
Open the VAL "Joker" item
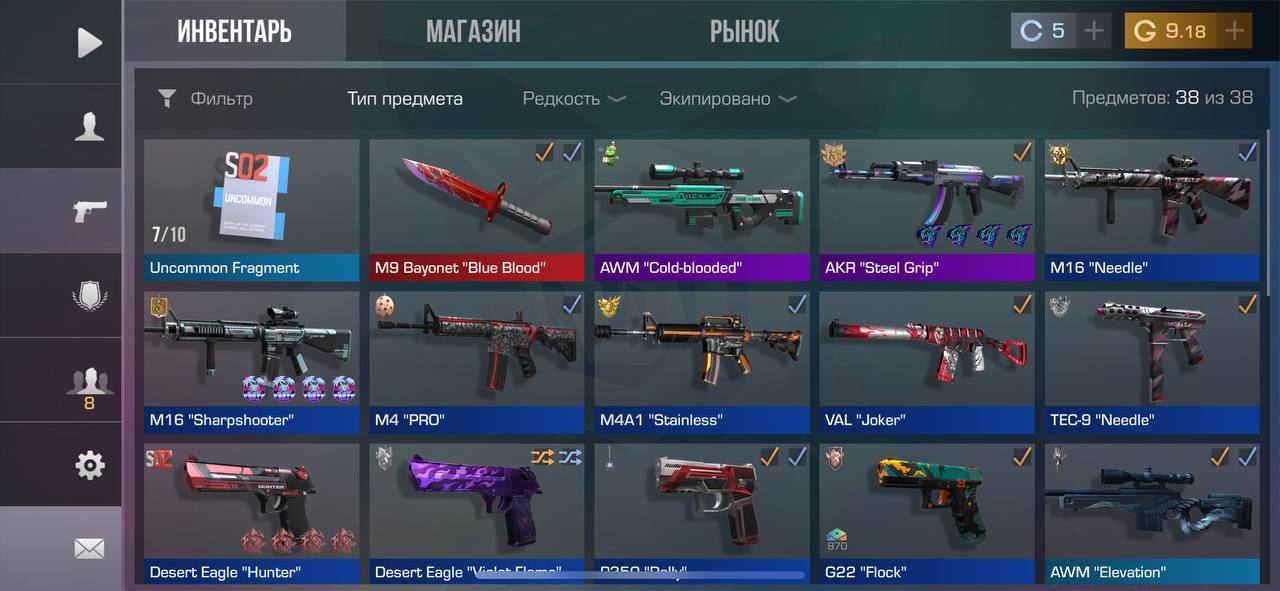point(926,361)
